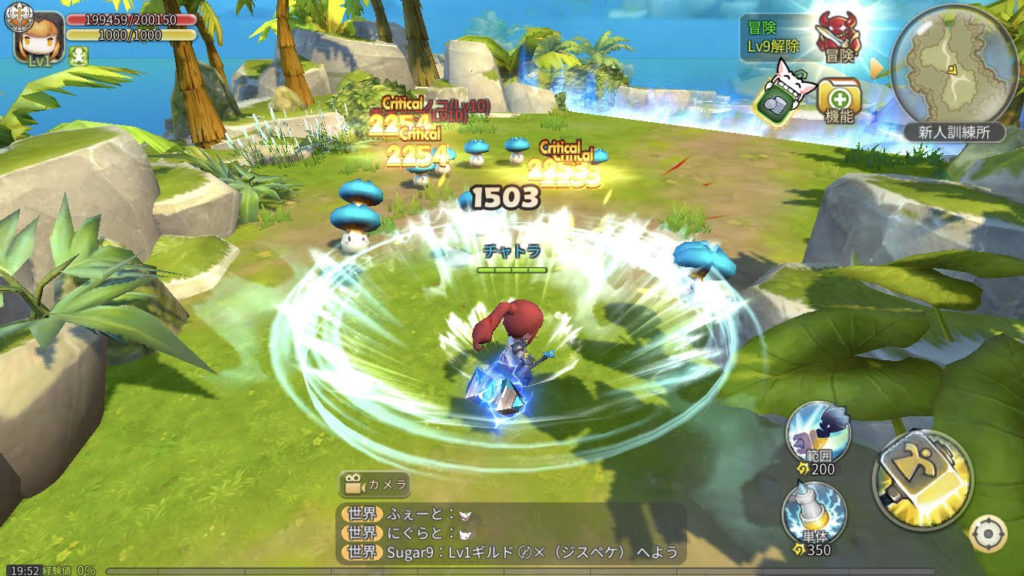Toggle the target lock crosshair button

(987, 534)
